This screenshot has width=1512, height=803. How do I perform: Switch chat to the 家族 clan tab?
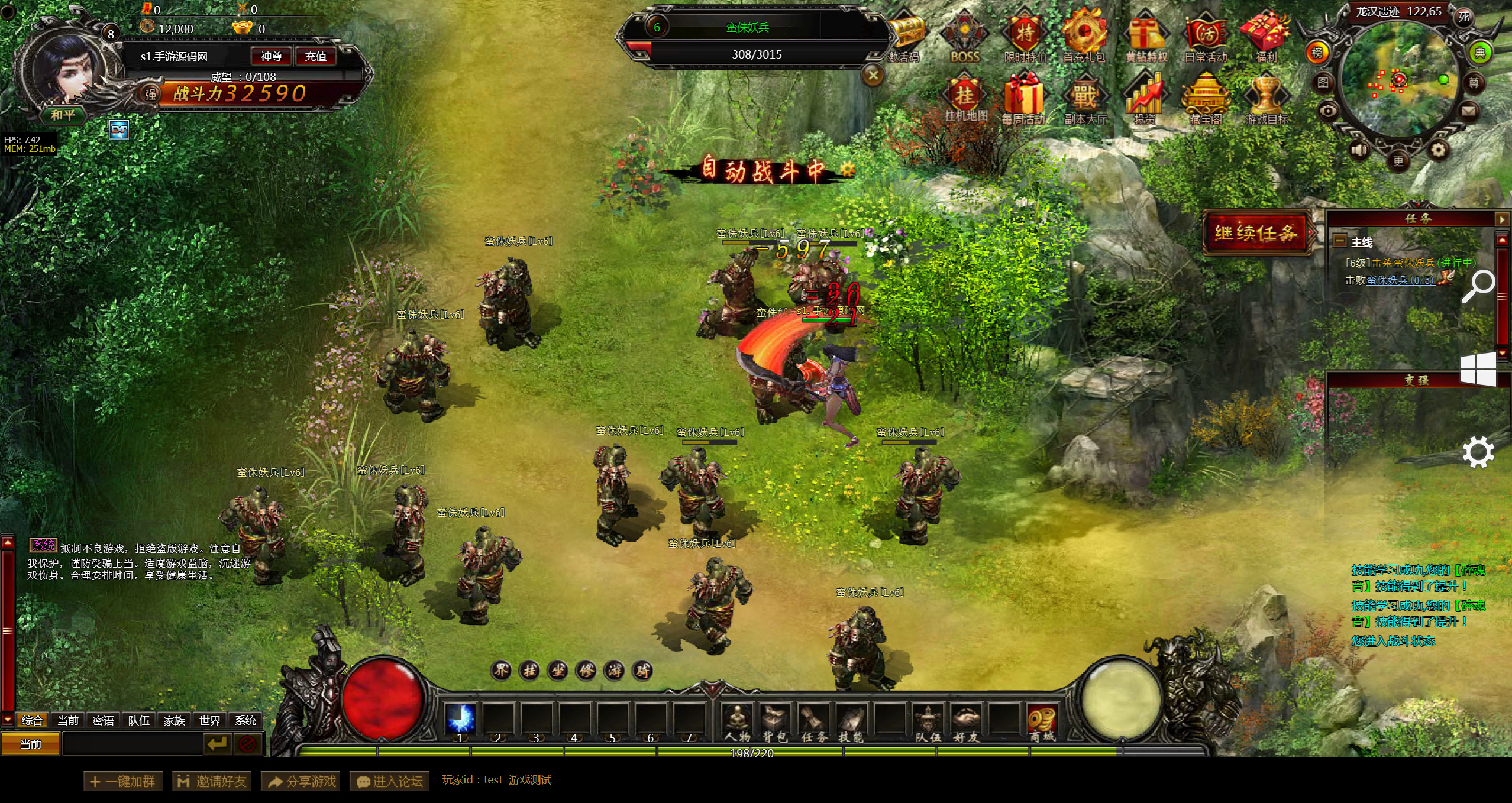click(174, 720)
